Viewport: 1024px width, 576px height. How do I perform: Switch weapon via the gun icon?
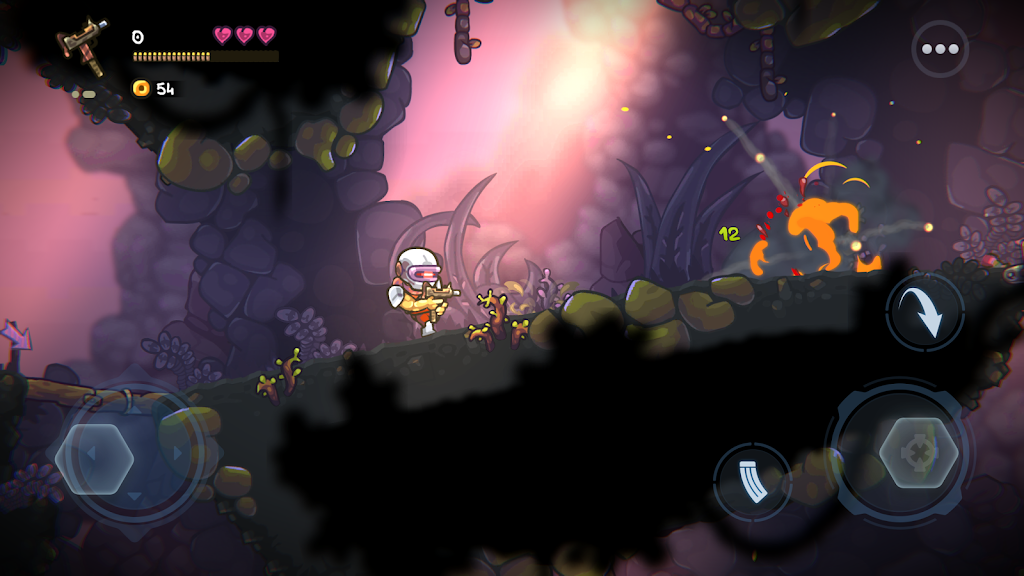[83, 46]
